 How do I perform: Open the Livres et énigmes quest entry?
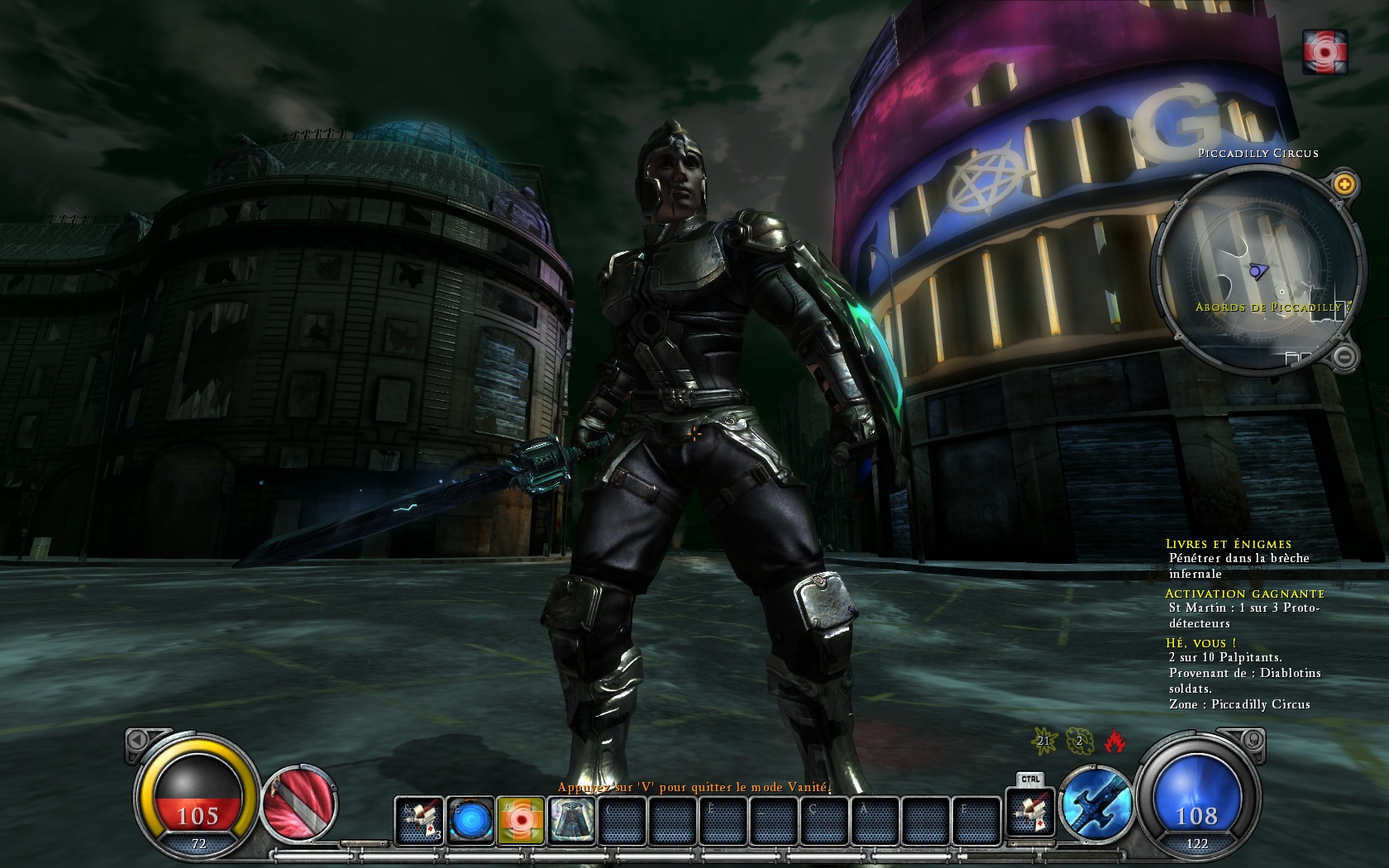(1228, 544)
